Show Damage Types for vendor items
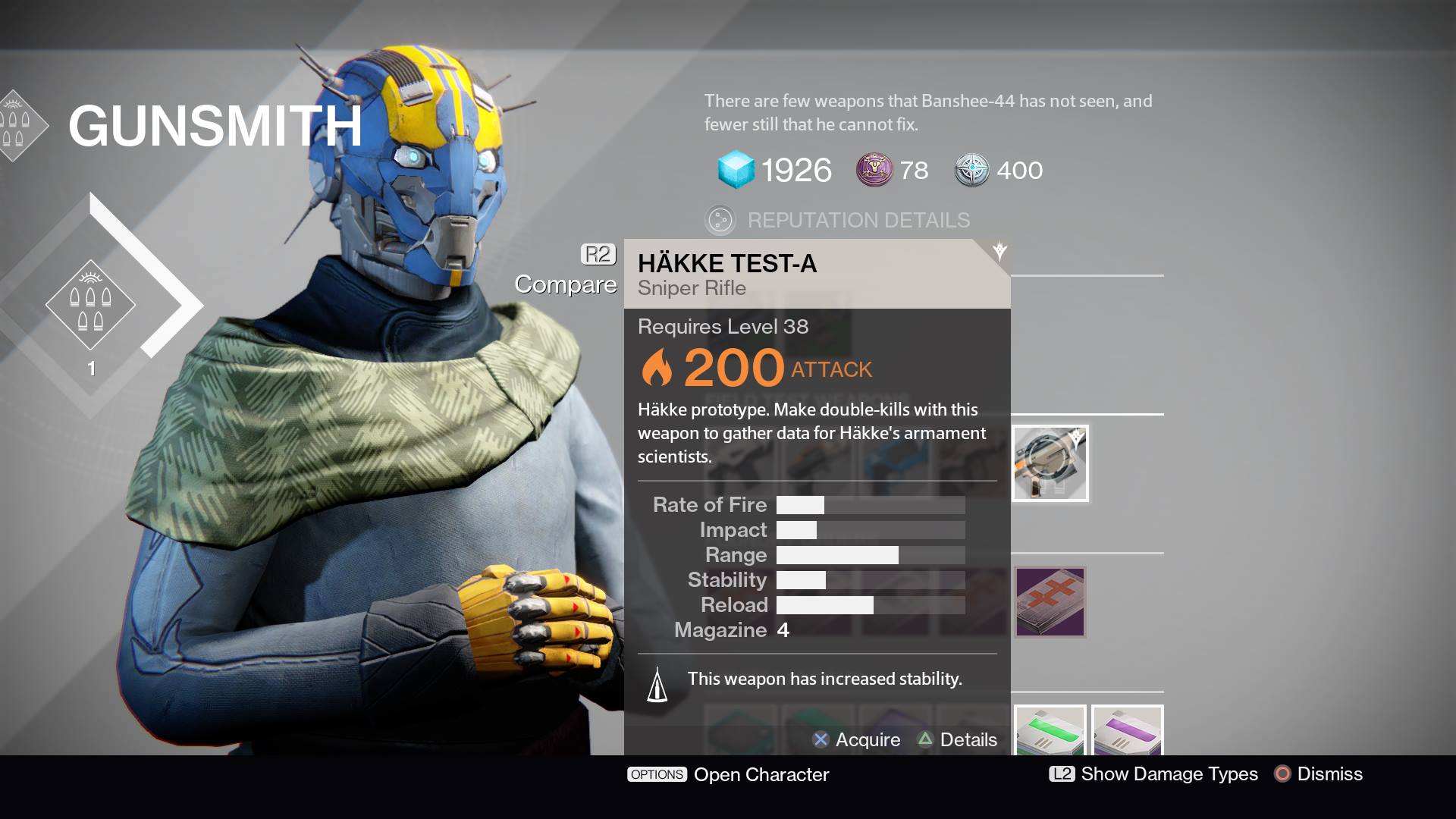This screenshot has width=1456, height=819. [x=1153, y=773]
